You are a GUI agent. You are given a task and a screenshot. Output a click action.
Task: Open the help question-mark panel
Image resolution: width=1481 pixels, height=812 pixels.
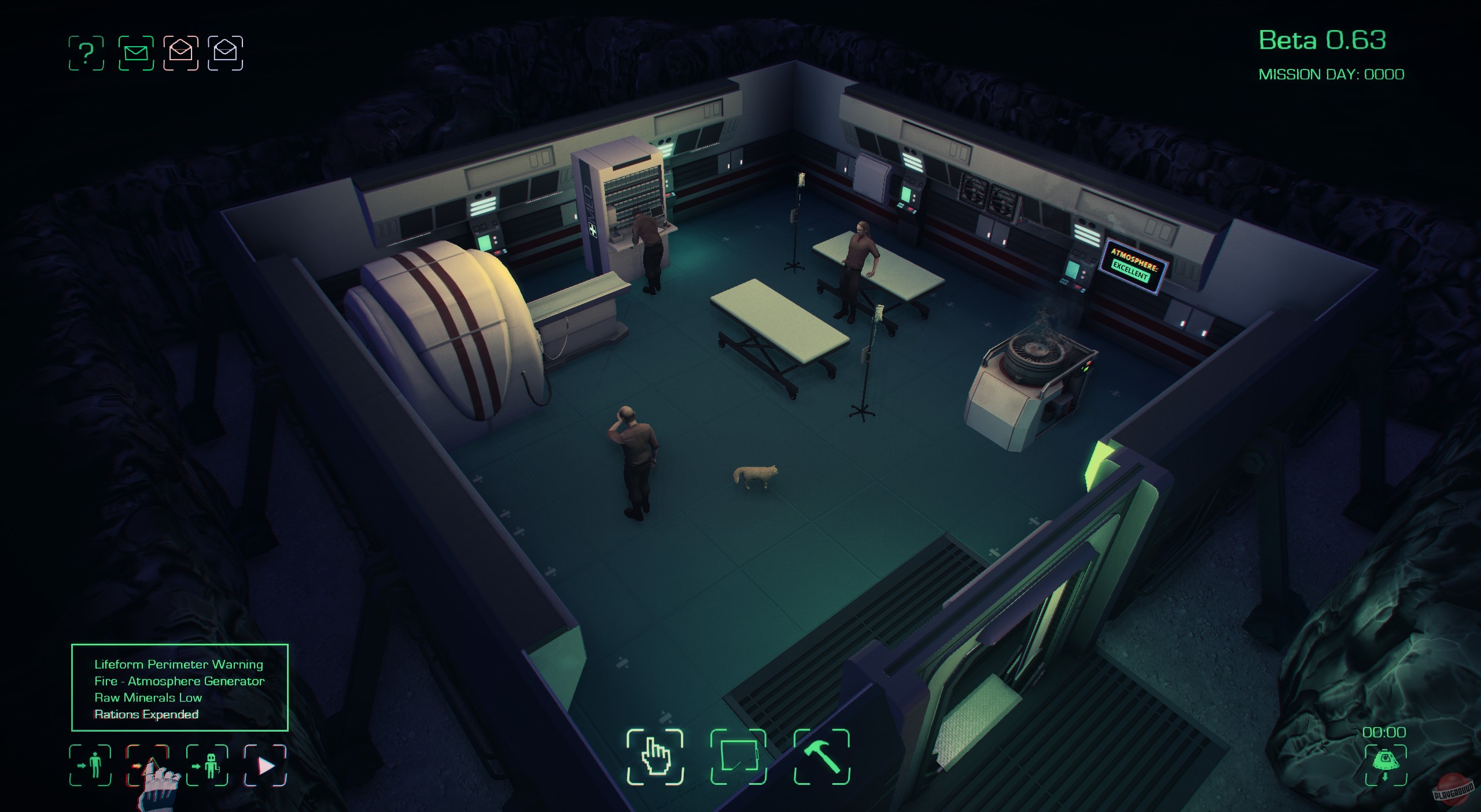click(87, 53)
